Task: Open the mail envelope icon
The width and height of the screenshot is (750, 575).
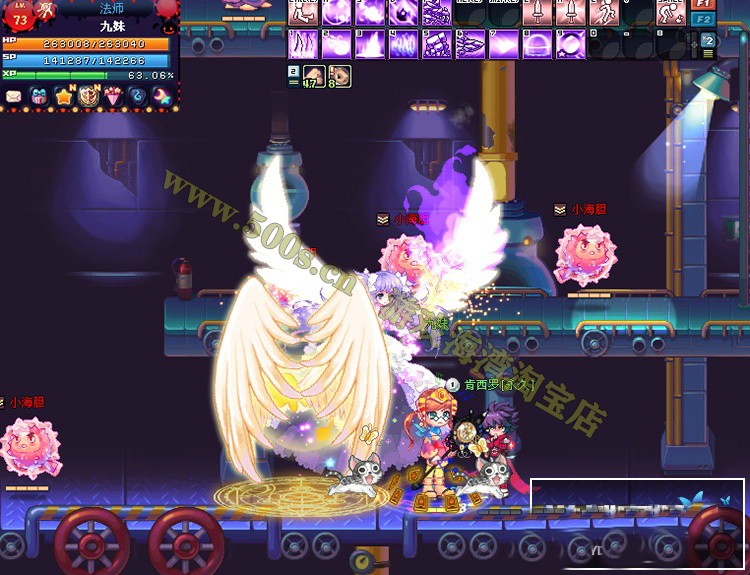Action: (14, 97)
